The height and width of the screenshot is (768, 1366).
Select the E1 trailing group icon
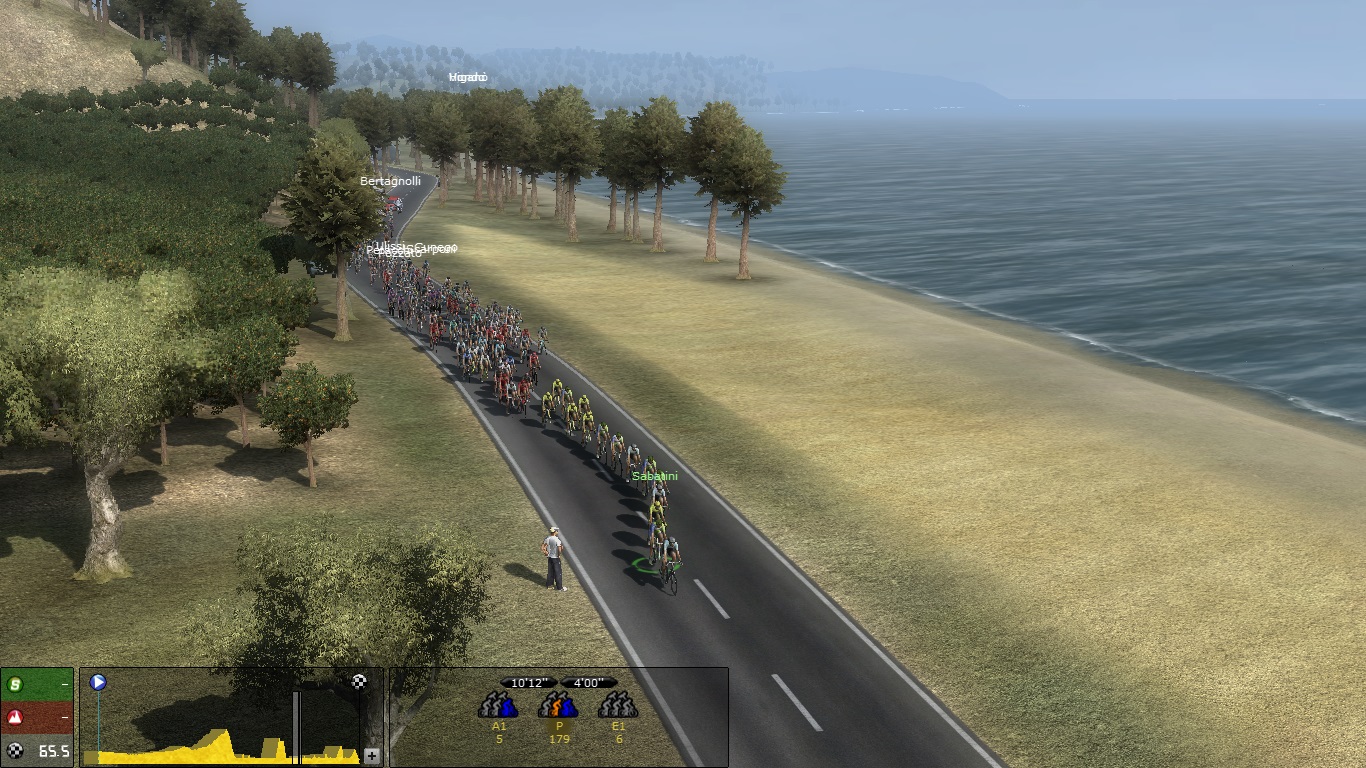(x=618, y=706)
